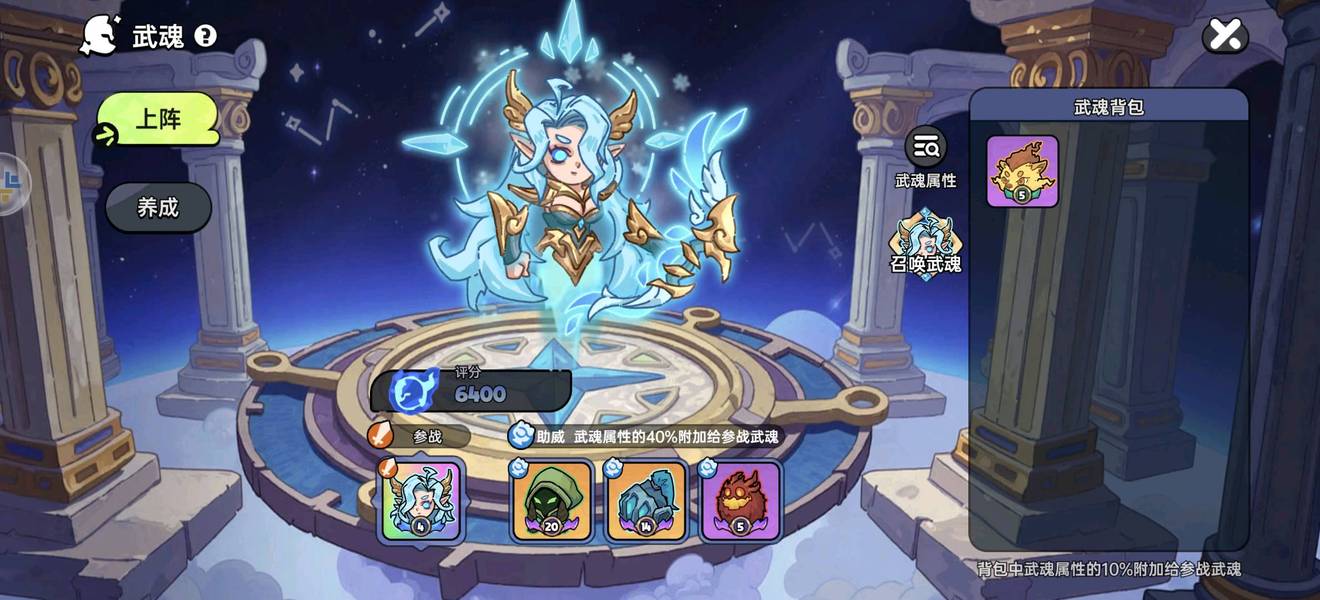
Task: Show the 武魂 help question mark
Action: point(205,37)
